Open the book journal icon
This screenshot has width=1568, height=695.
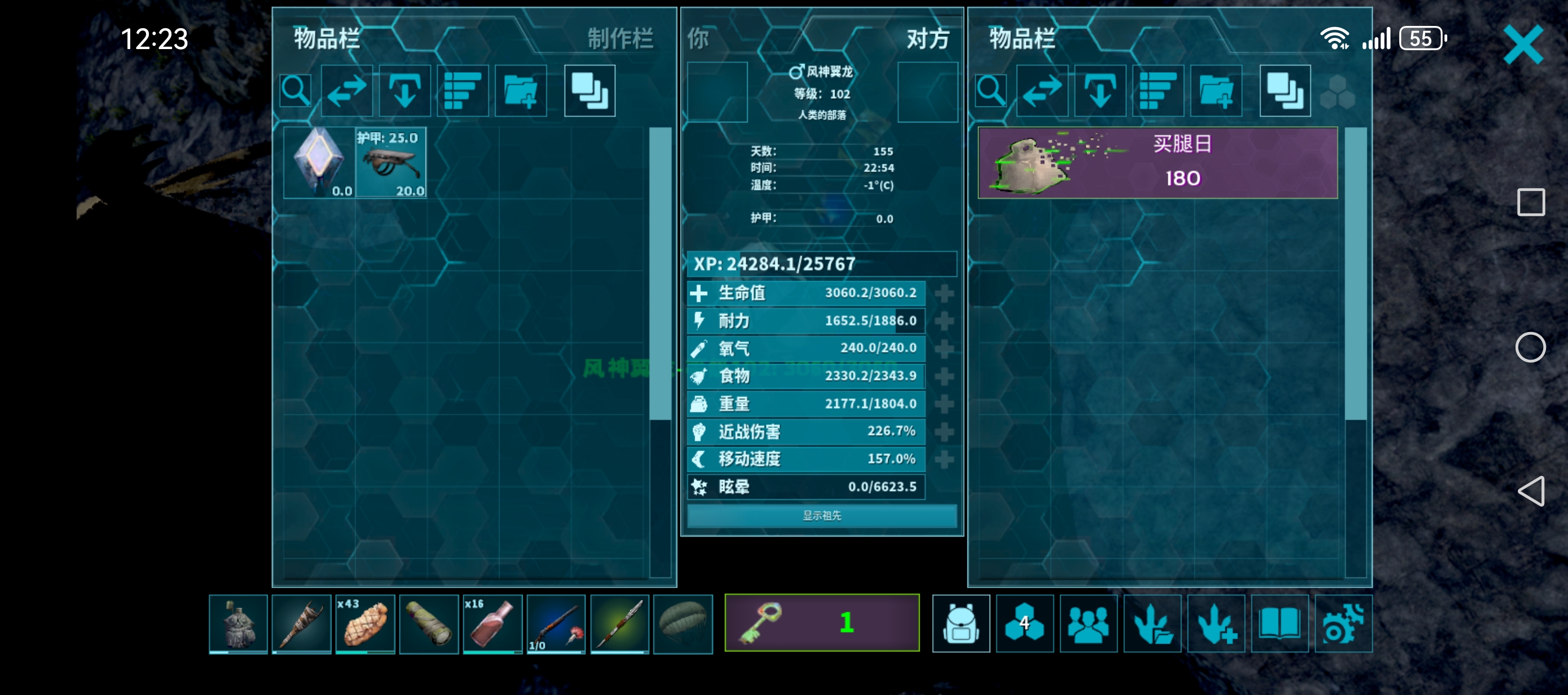coord(1280,624)
